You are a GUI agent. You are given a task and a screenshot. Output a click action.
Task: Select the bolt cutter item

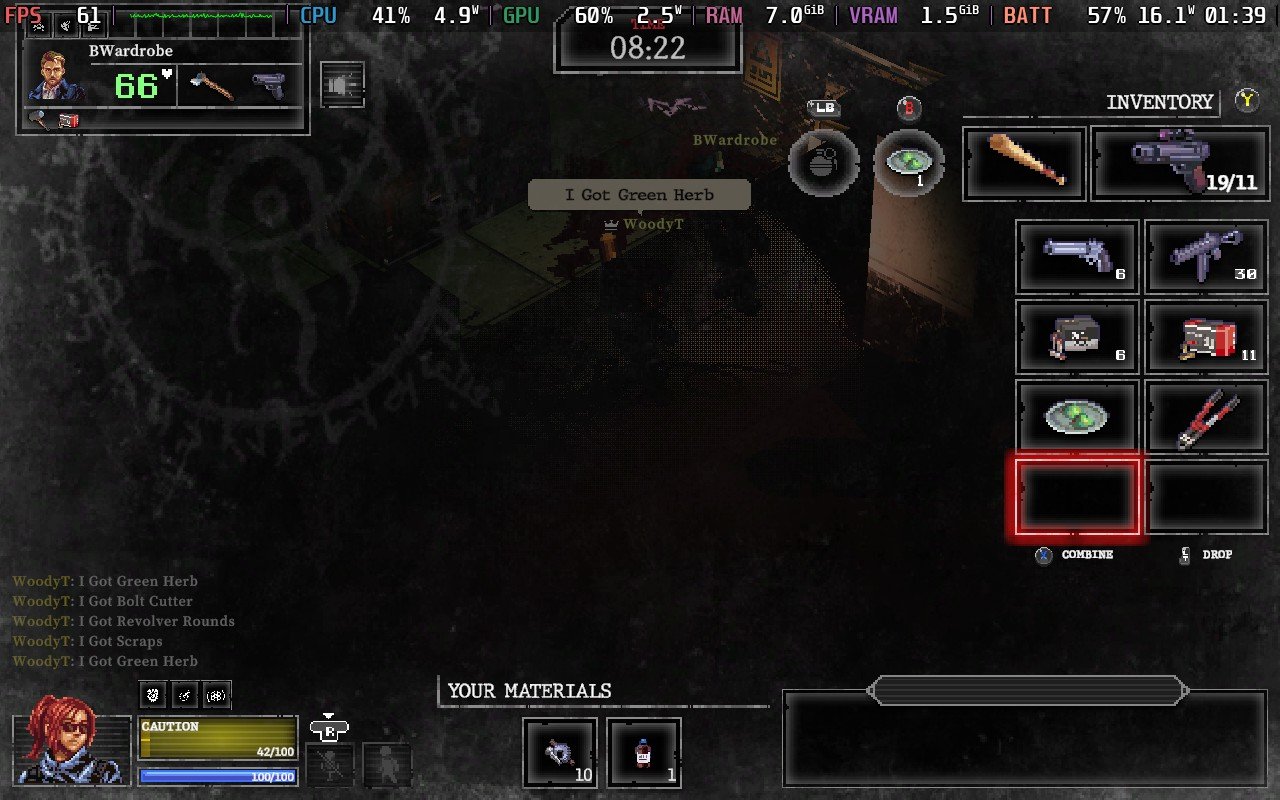1205,416
